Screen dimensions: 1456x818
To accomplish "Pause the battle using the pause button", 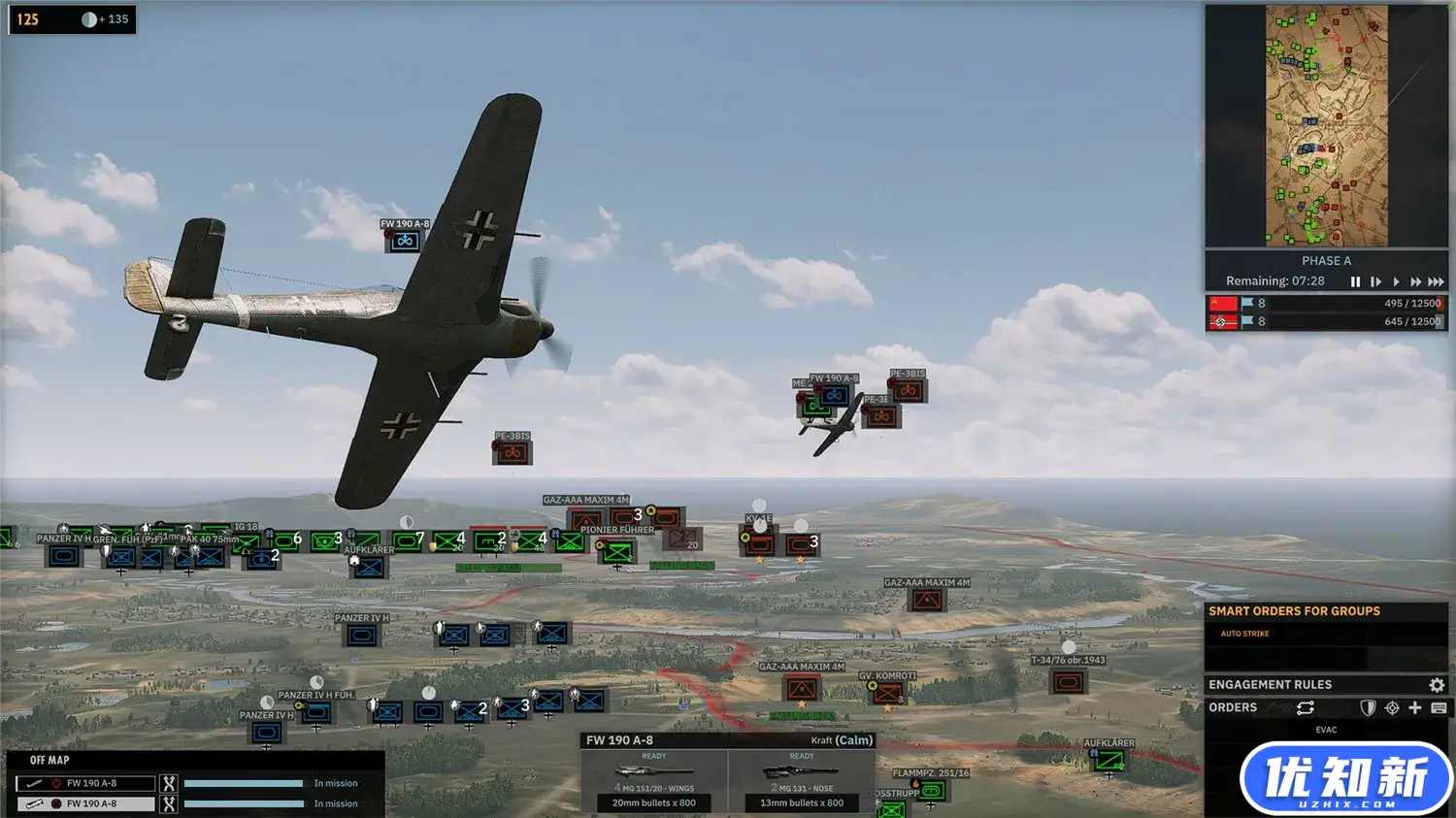I will point(1355,281).
